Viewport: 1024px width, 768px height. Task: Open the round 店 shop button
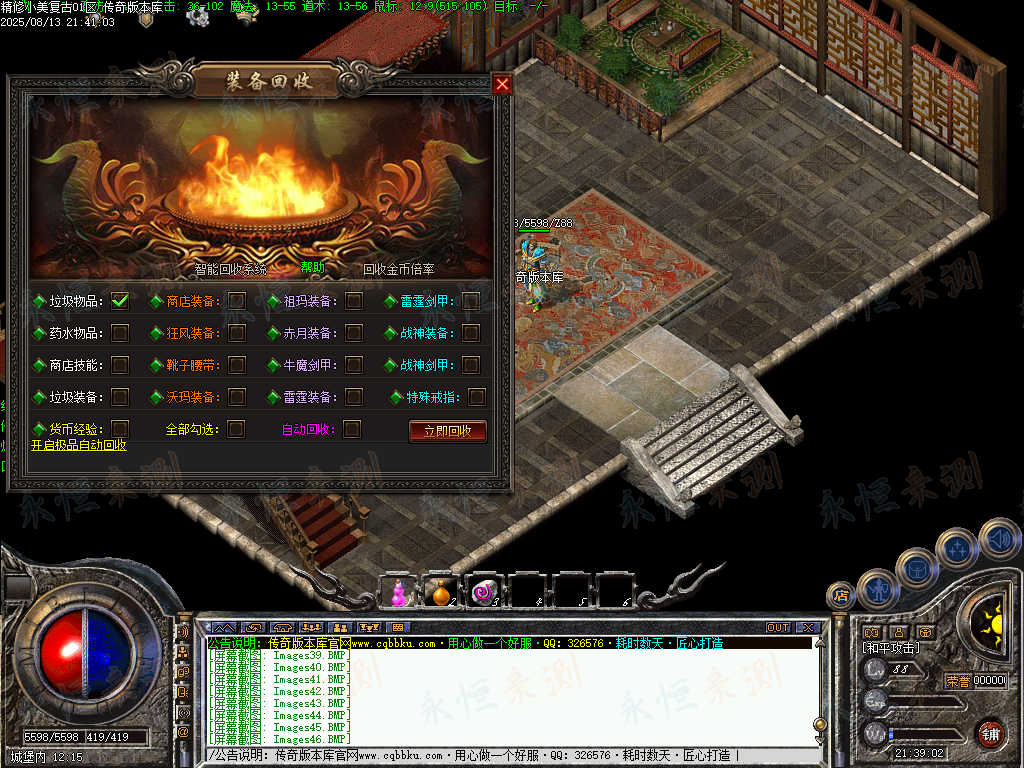840,596
